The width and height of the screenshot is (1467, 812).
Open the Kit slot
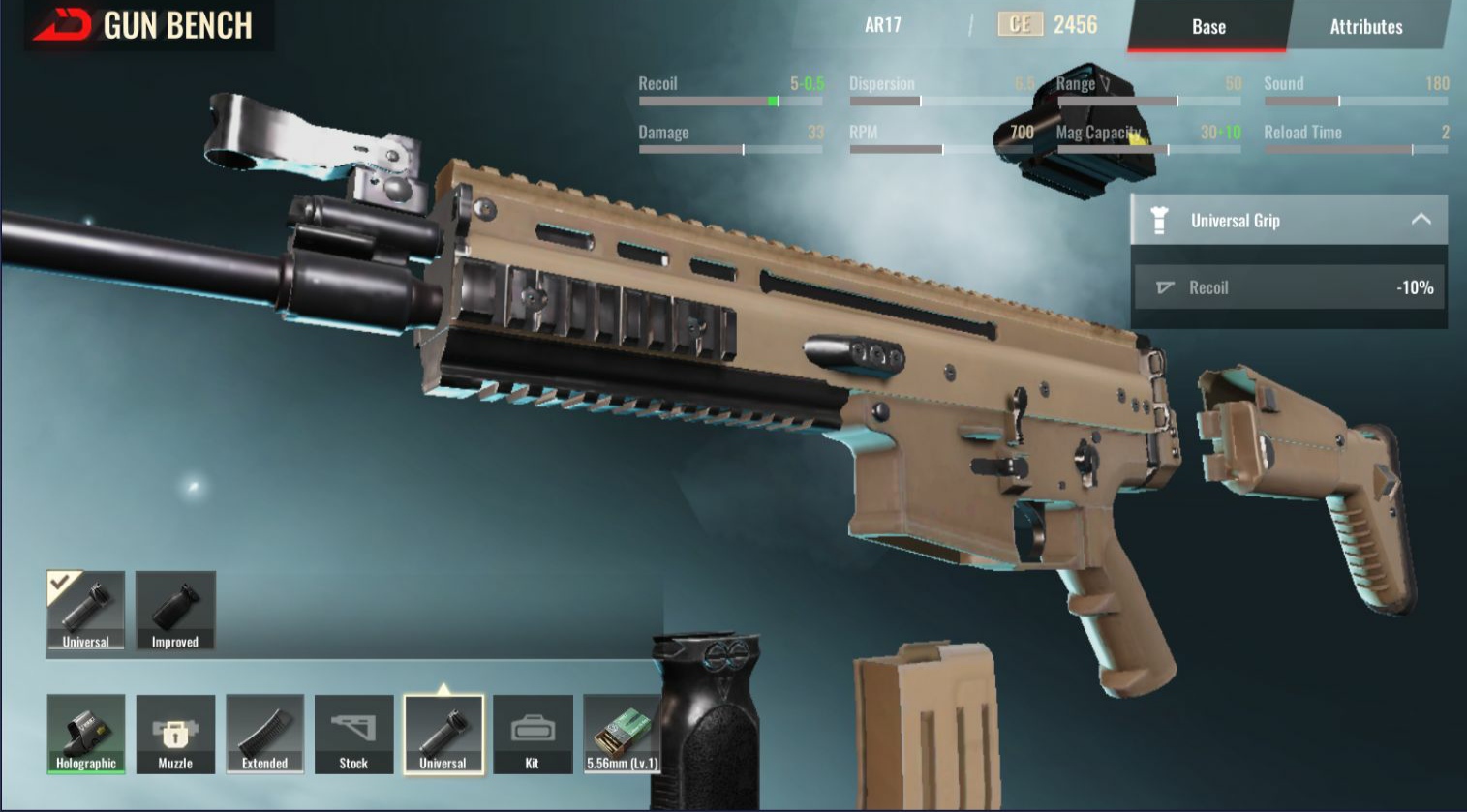click(x=532, y=734)
